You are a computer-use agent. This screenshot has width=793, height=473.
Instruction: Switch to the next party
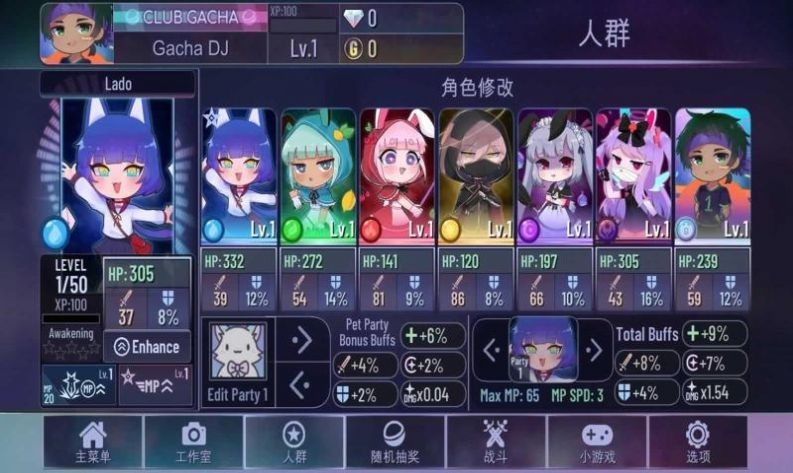point(593,350)
